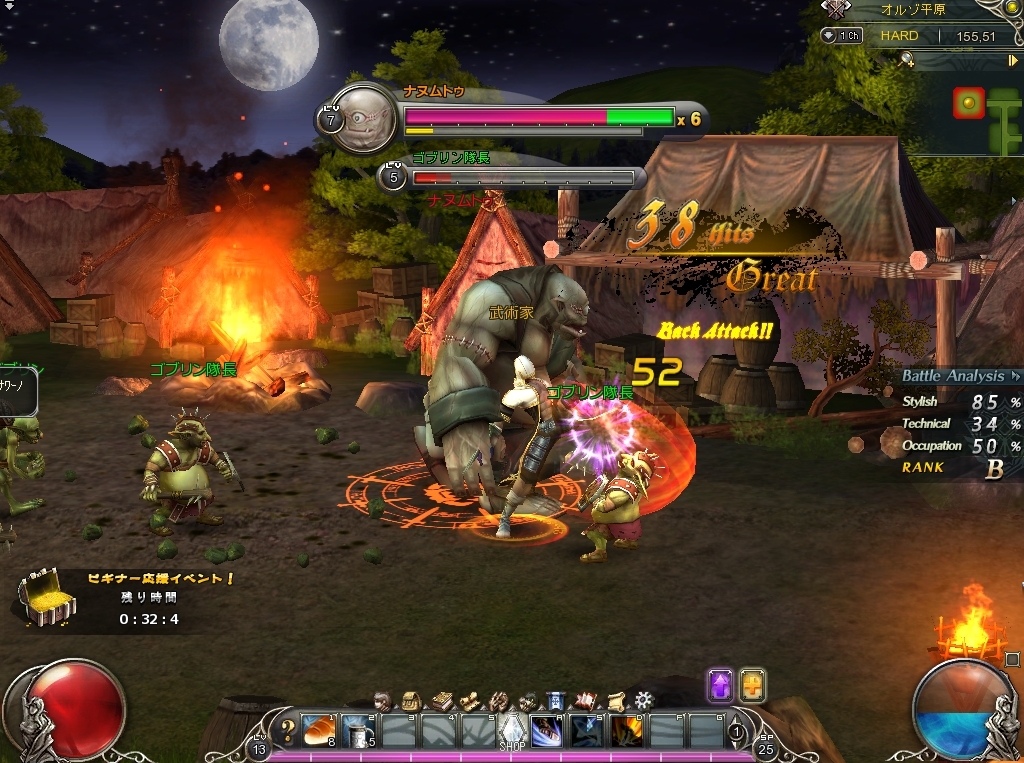Click the orange plus button
Viewport: 1024px width, 763px height.
752,686
